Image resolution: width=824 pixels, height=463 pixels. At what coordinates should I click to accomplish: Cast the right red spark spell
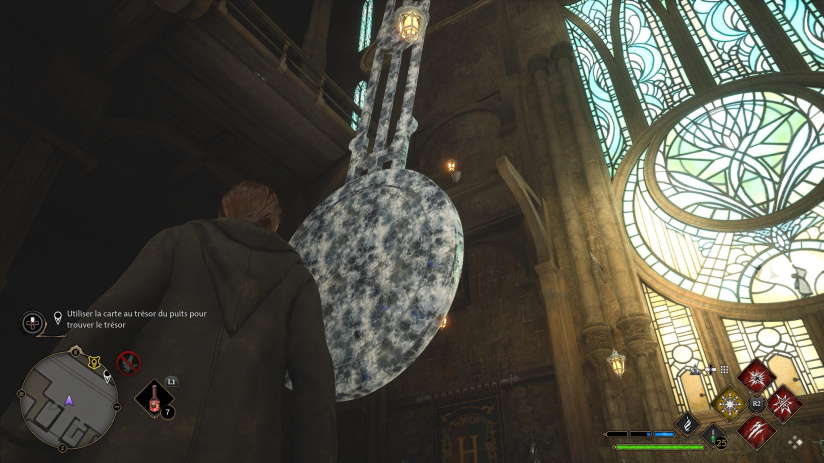(784, 404)
